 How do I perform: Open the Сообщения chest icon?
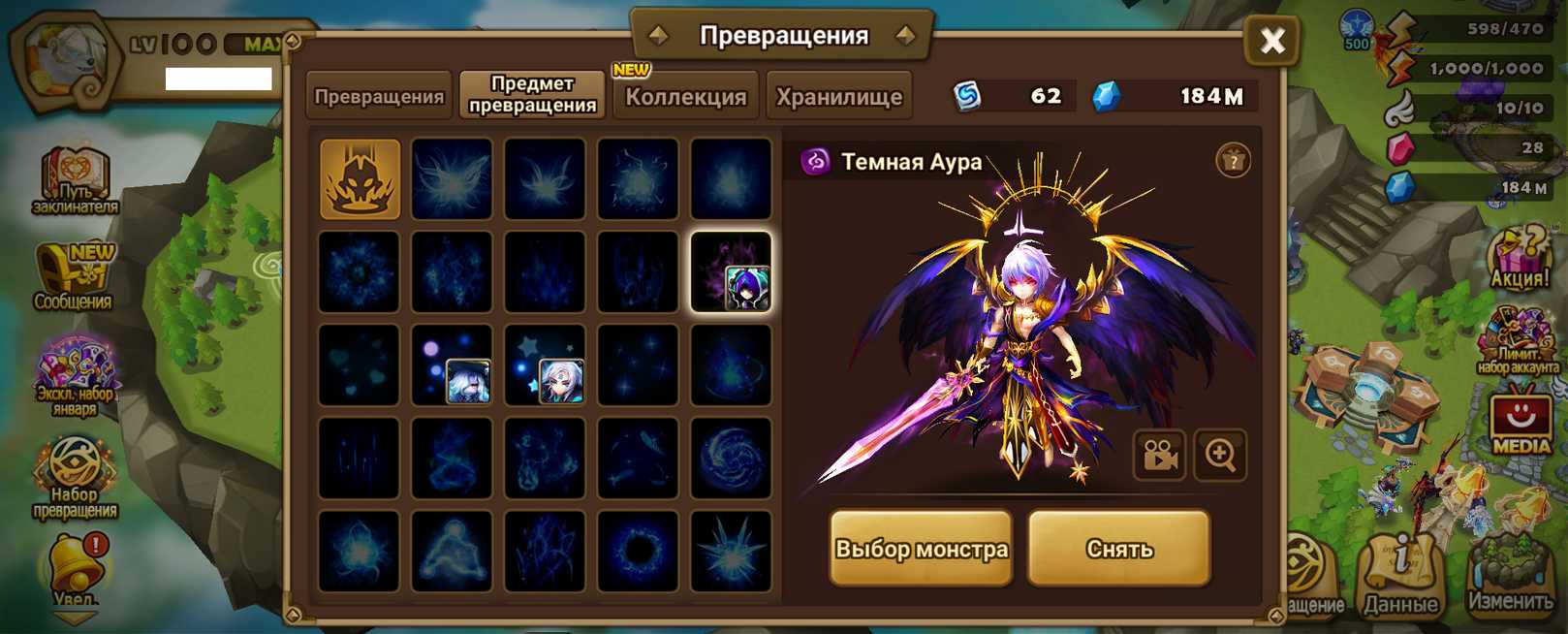(x=75, y=277)
